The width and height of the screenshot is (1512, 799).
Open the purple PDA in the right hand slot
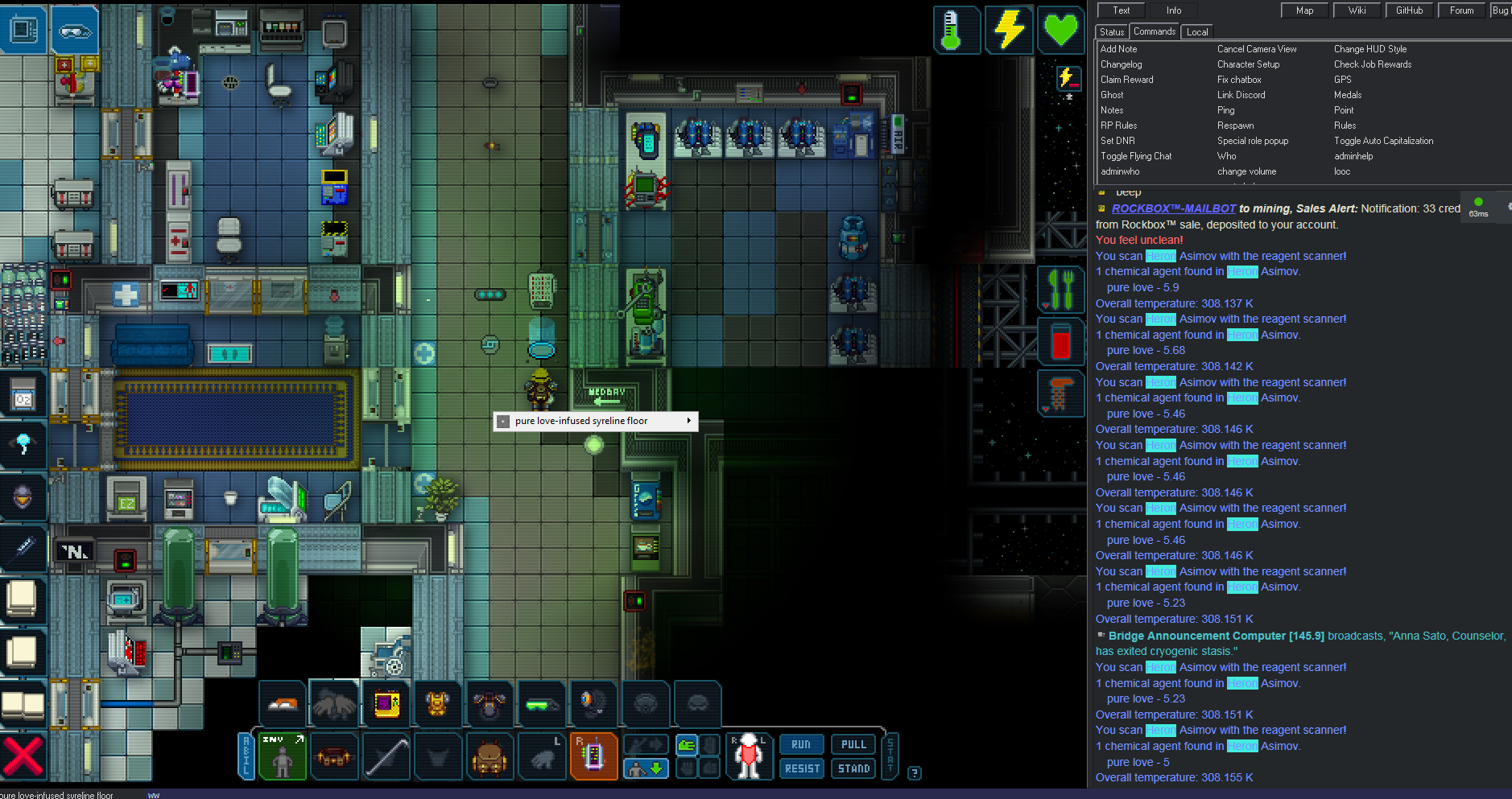pyautogui.click(x=593, y=756)
